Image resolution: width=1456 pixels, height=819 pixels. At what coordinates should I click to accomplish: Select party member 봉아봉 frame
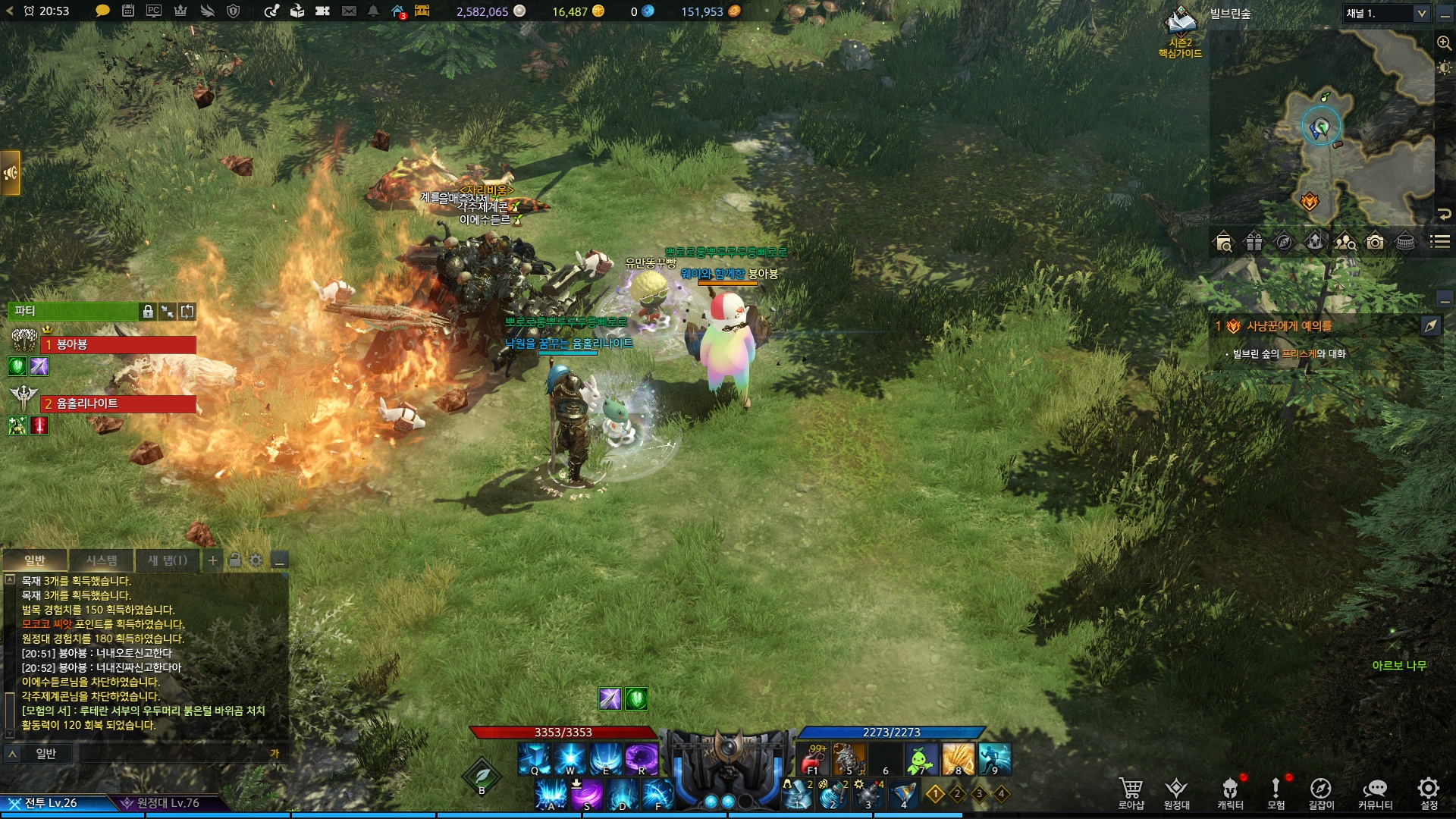coord(118,345)
